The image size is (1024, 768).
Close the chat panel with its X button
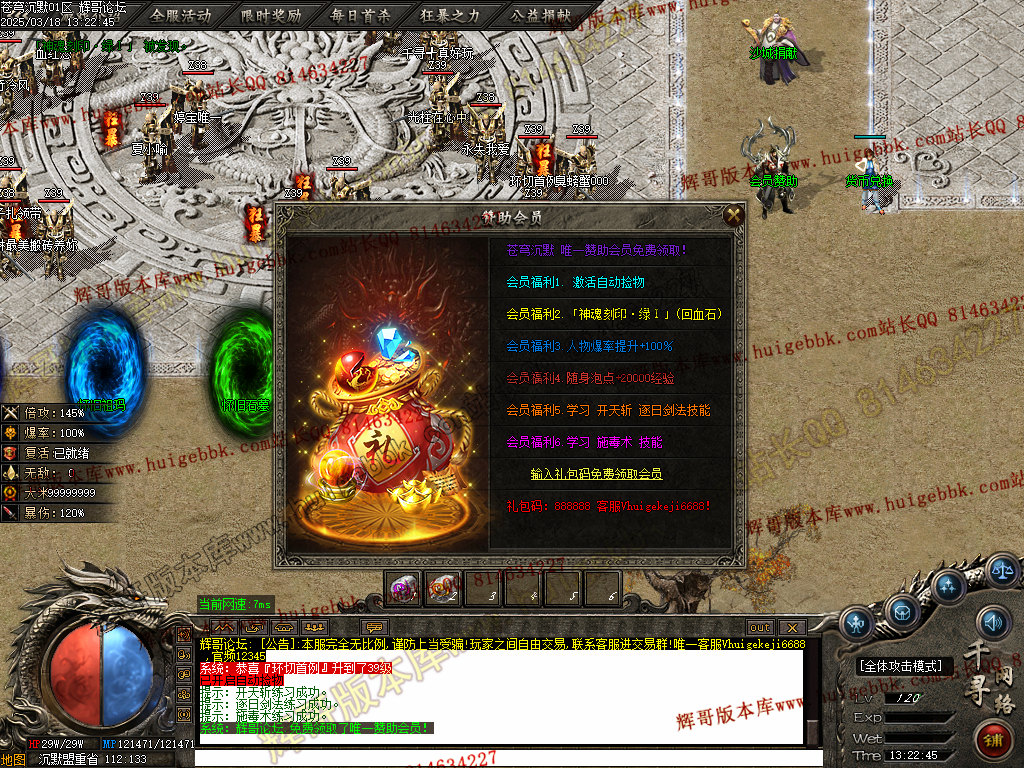[790, 627]
